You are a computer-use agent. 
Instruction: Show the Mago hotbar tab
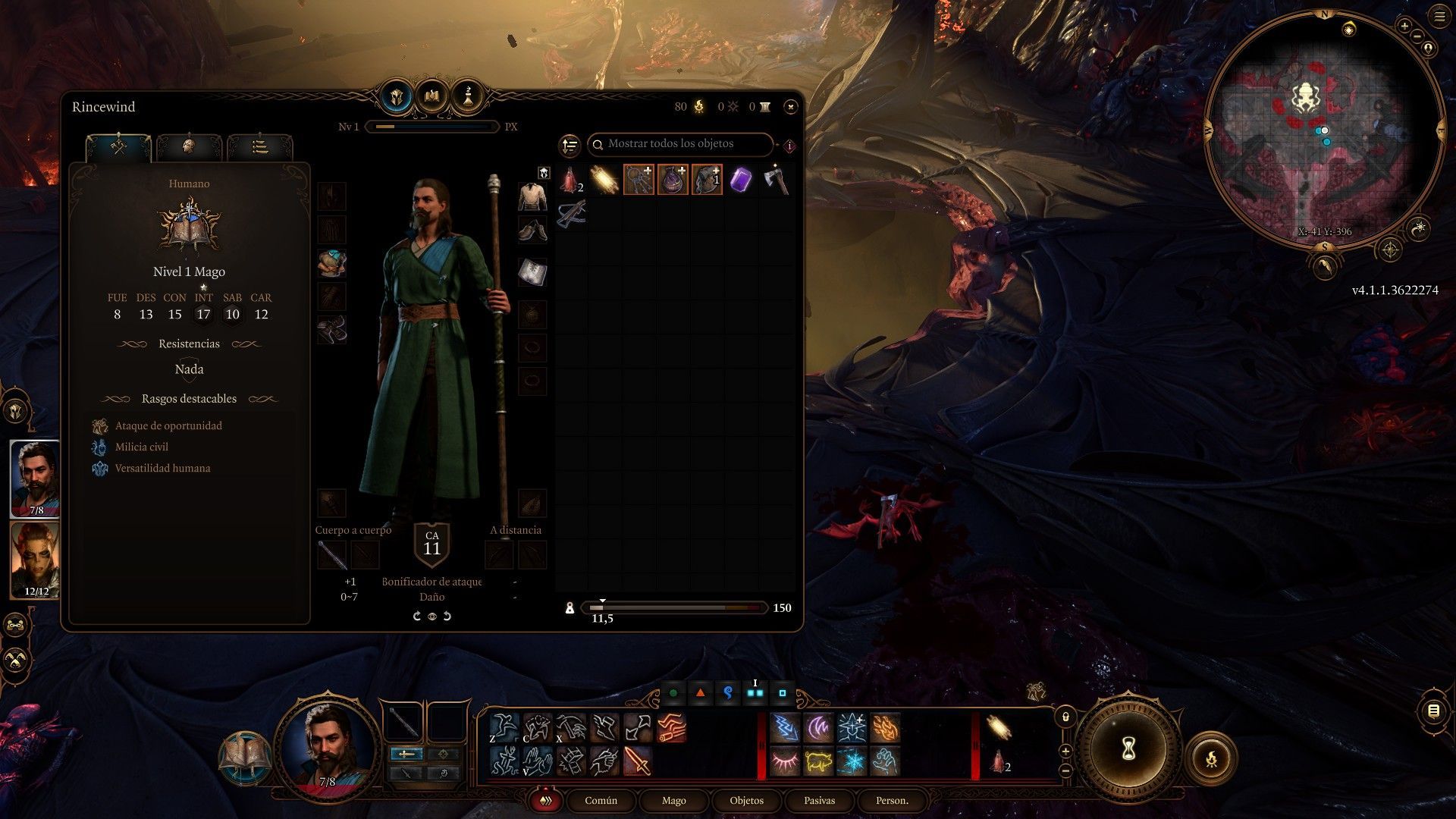[673, 801]
